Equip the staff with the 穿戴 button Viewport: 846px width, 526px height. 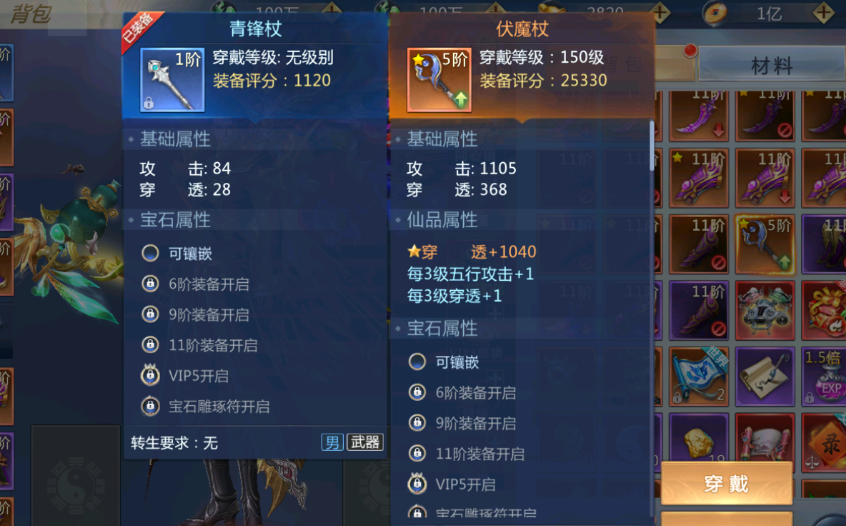pyautogui.click(x=726, y=484)
